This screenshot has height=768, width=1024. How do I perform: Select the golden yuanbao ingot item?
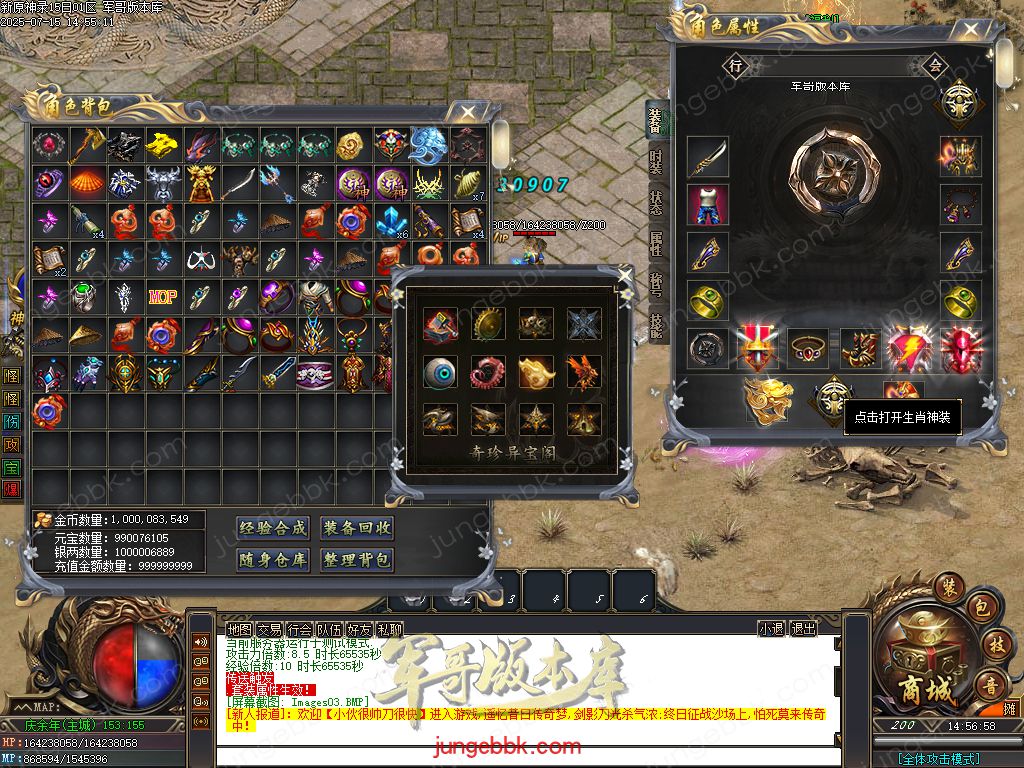(x=163, y=145)
